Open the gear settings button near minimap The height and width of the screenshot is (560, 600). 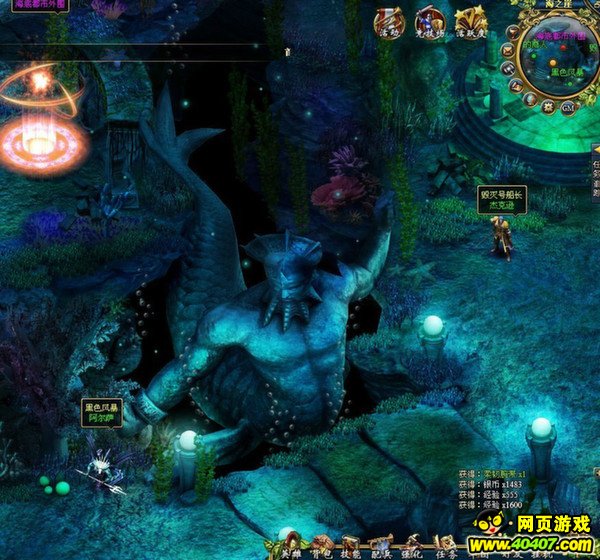(548, 104)
